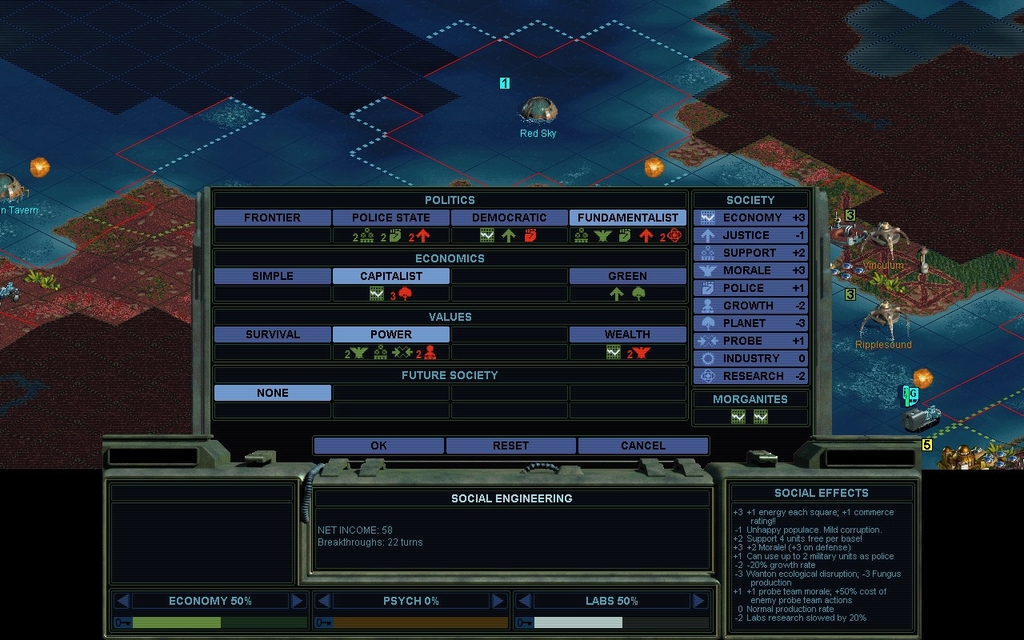Screen dimensions: 1024x640
Task: Choose Survival values
Action: [x=272, y=335]
